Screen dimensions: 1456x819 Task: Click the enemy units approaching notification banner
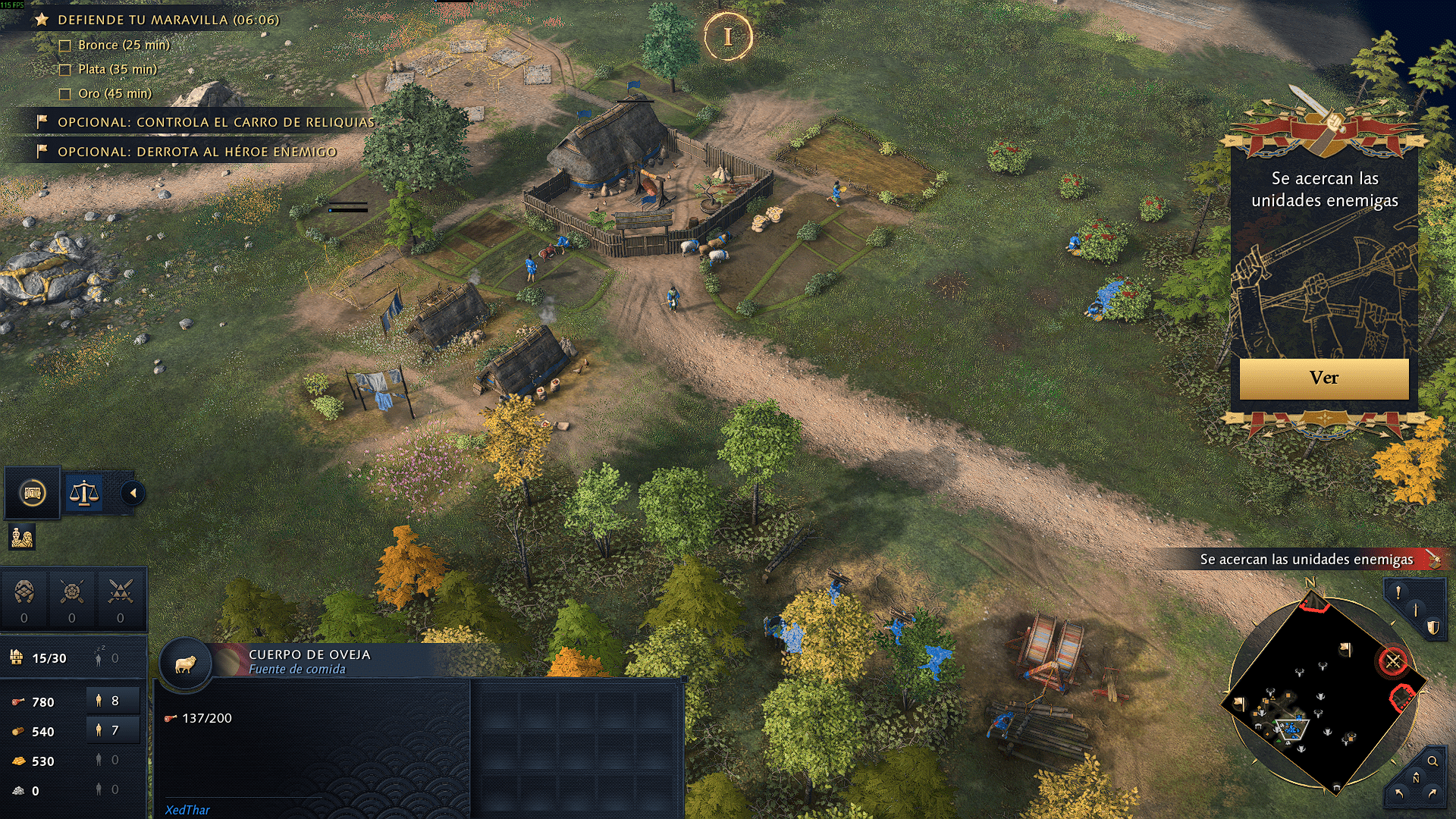(1304, 560)
